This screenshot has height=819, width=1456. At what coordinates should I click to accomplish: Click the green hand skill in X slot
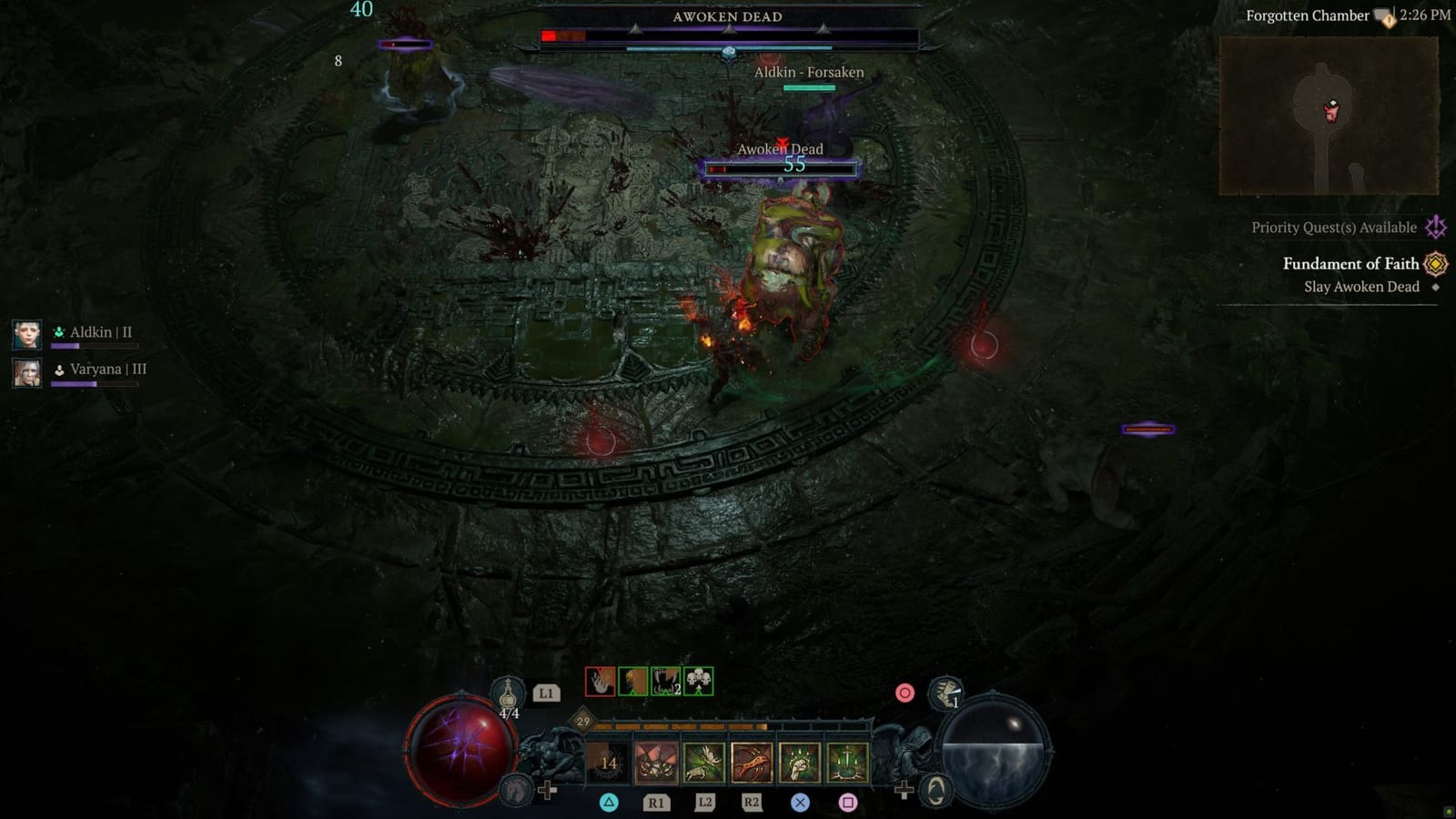tap(799, 764)
